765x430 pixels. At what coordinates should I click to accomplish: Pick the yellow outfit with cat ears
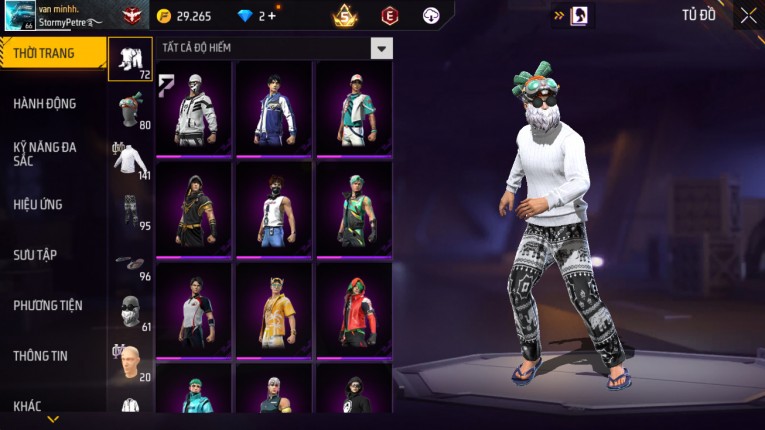point(274,308)
